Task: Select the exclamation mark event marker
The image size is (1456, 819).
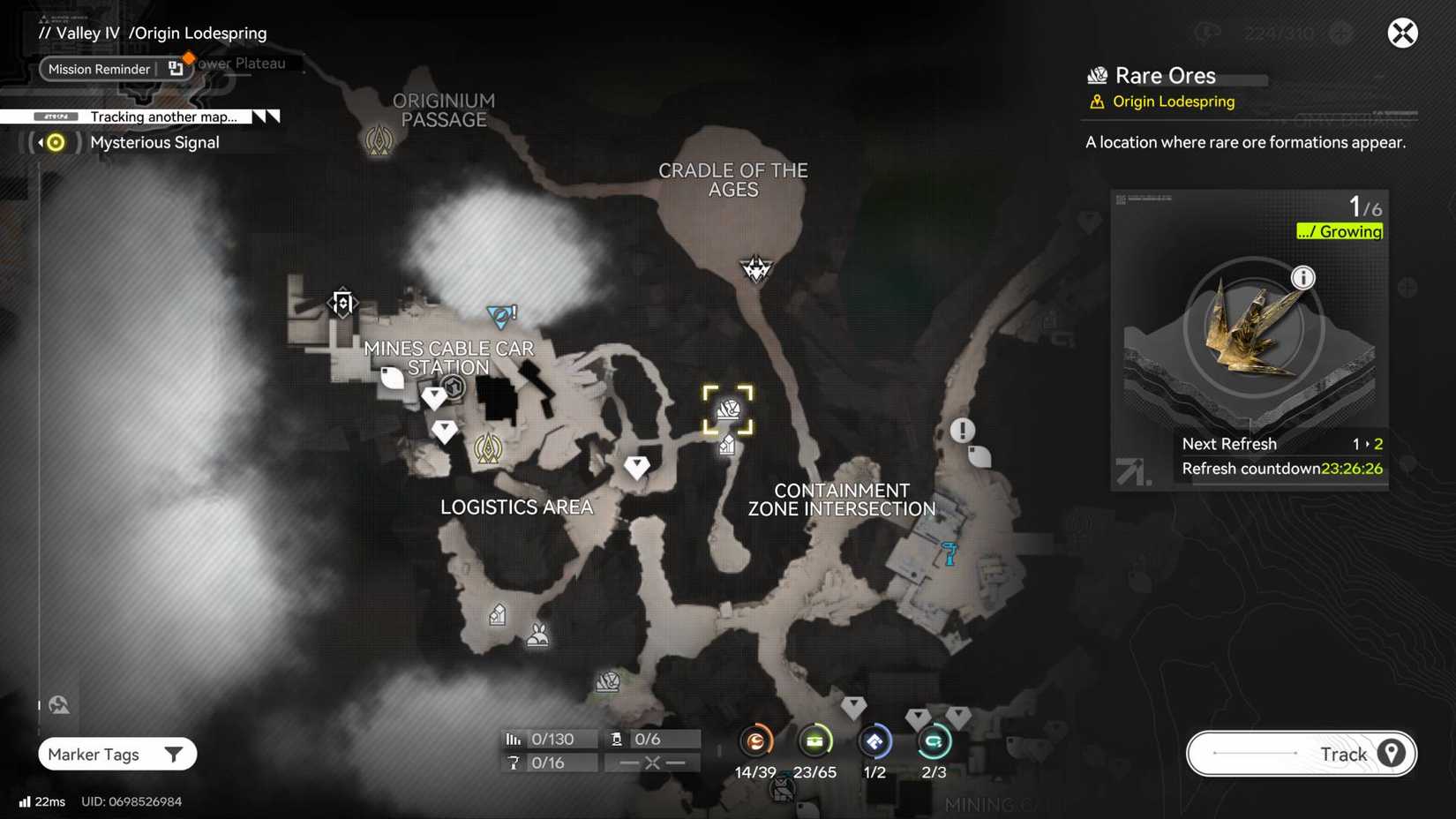Action: [x=961, y=430]
